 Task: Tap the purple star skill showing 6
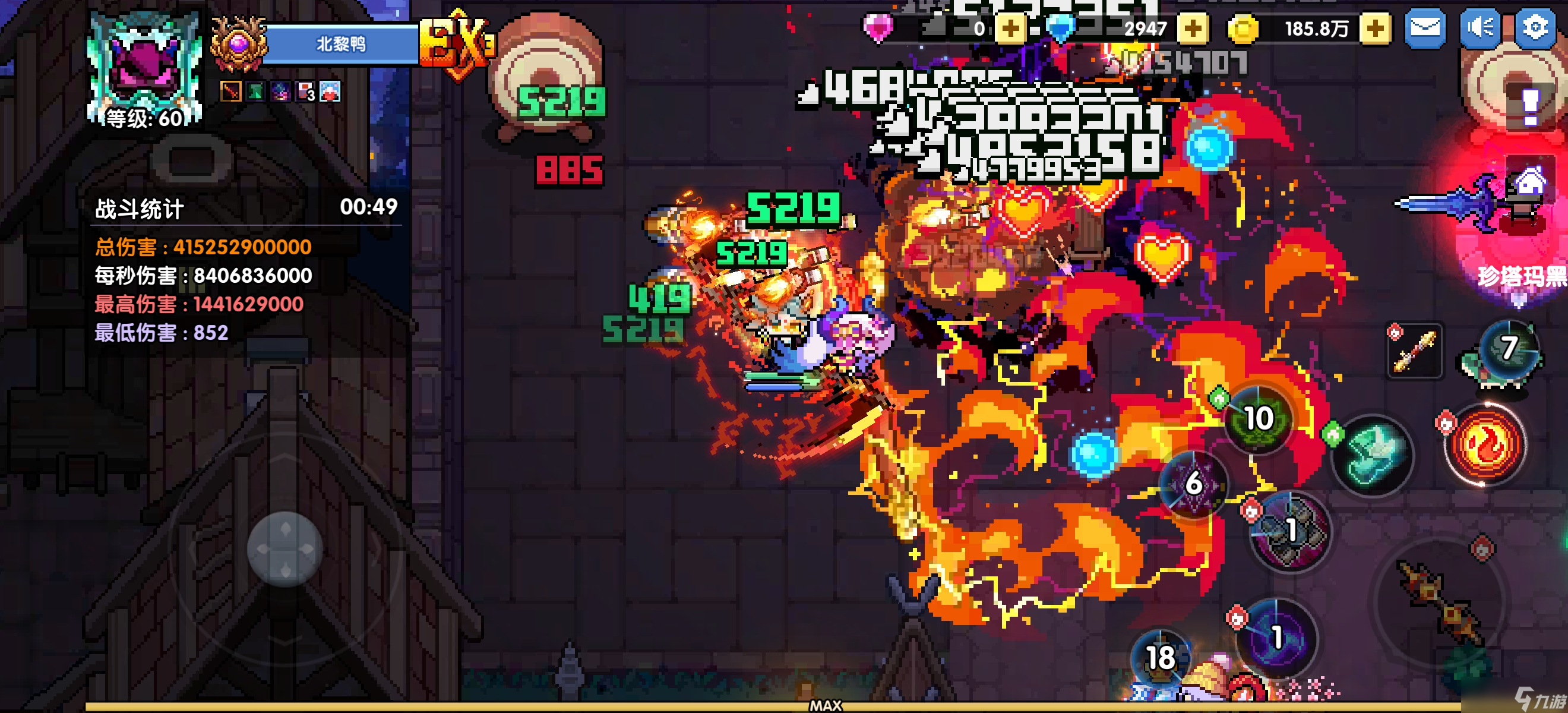pos(1193,484)
